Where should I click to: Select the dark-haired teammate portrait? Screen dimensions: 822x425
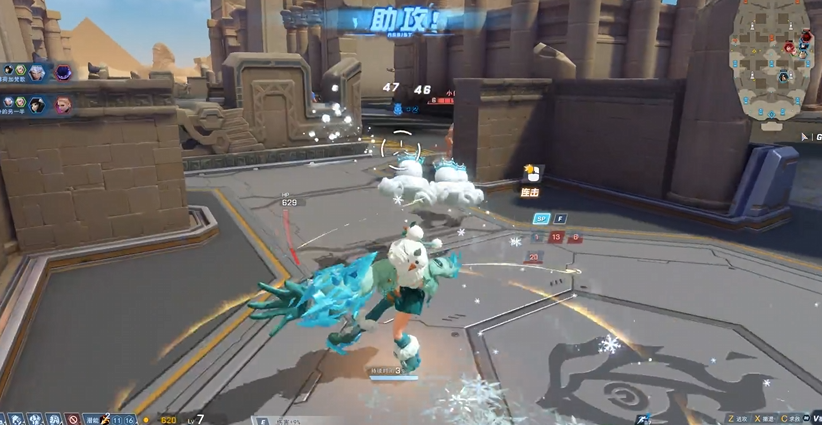[37, 103]
